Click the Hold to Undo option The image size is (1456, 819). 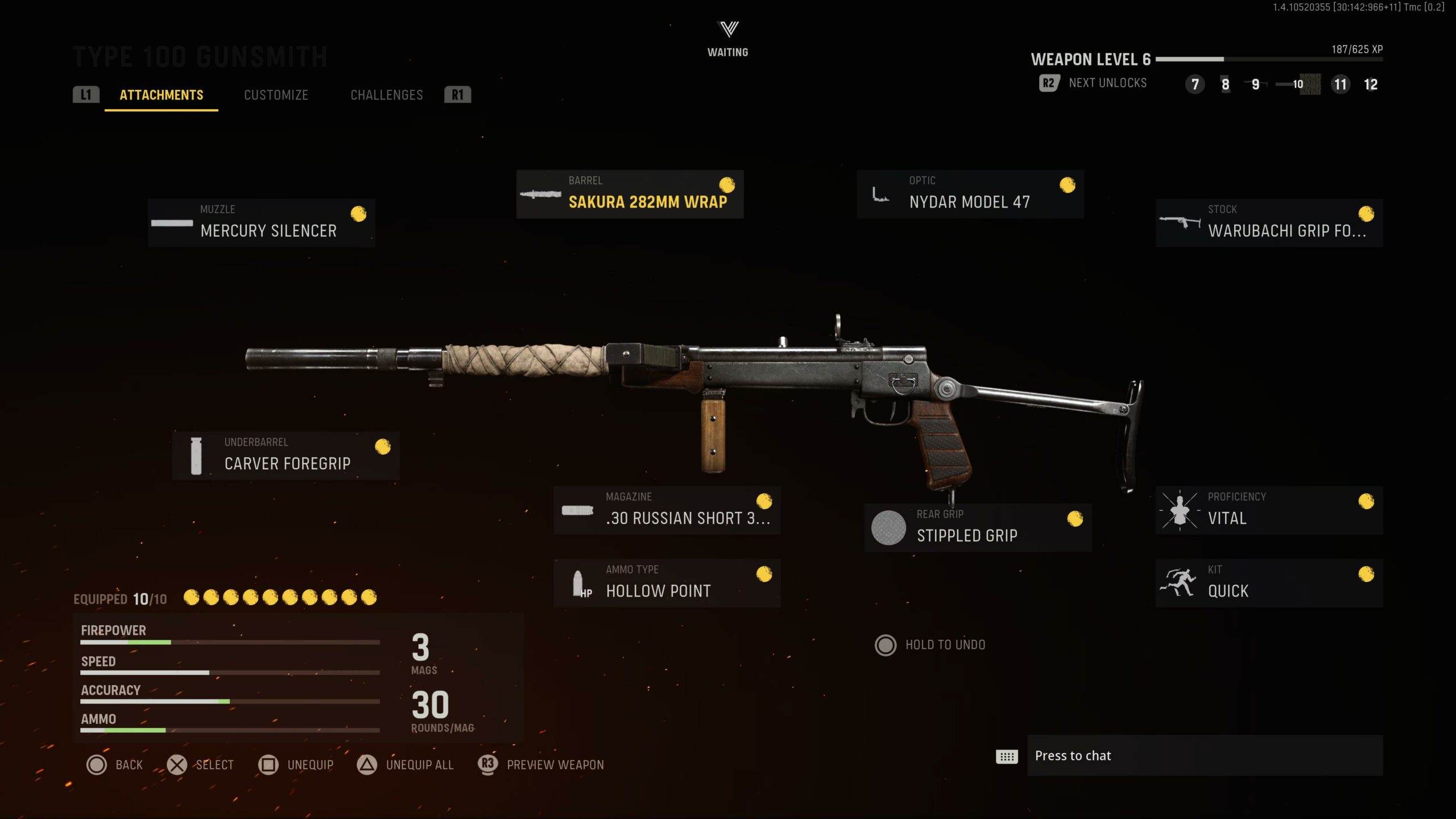click(930, 645)
